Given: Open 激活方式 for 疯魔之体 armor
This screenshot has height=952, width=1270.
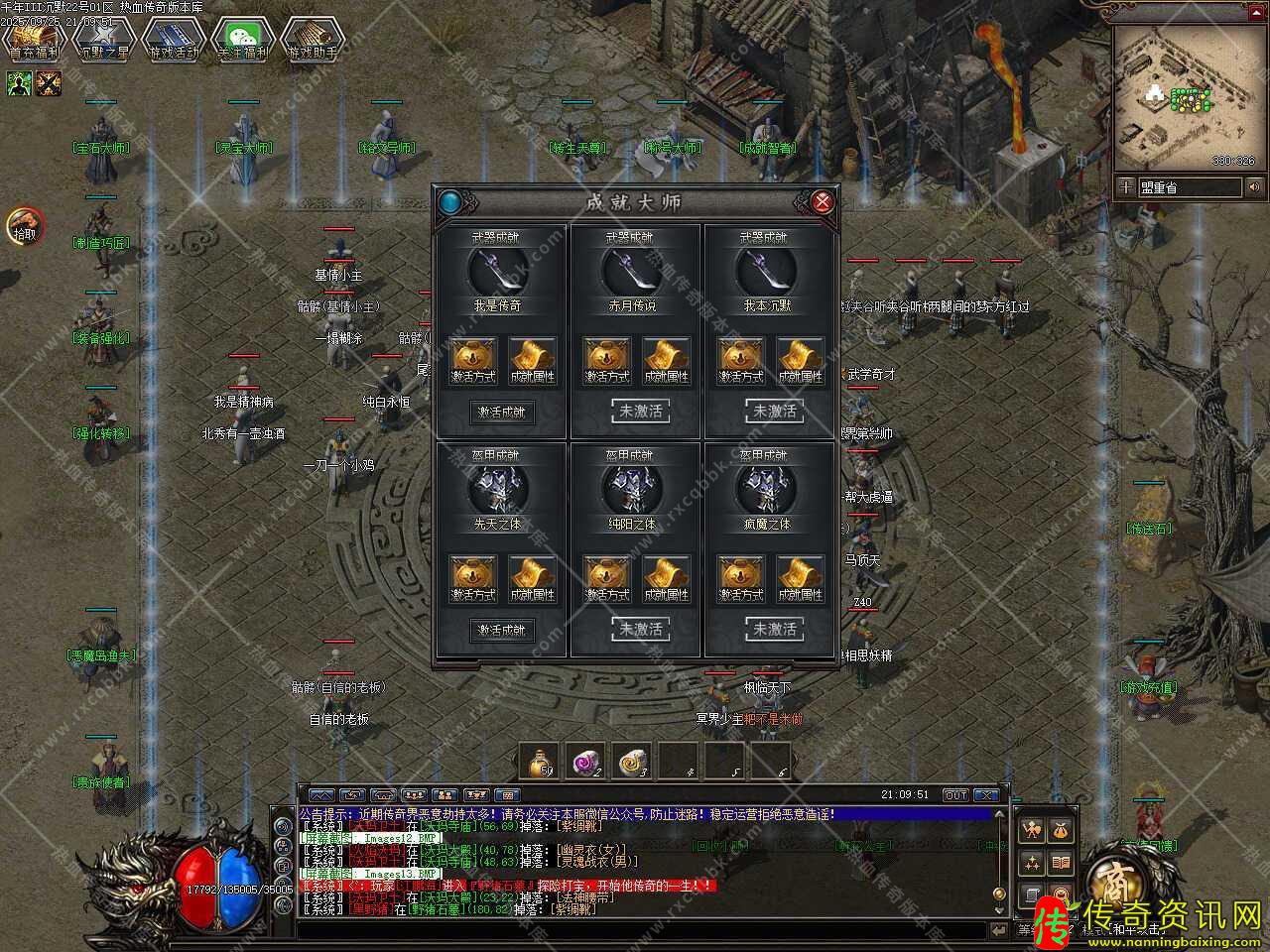Looking at the screenshot, I should pyautogui.click(x=741, y=578).
